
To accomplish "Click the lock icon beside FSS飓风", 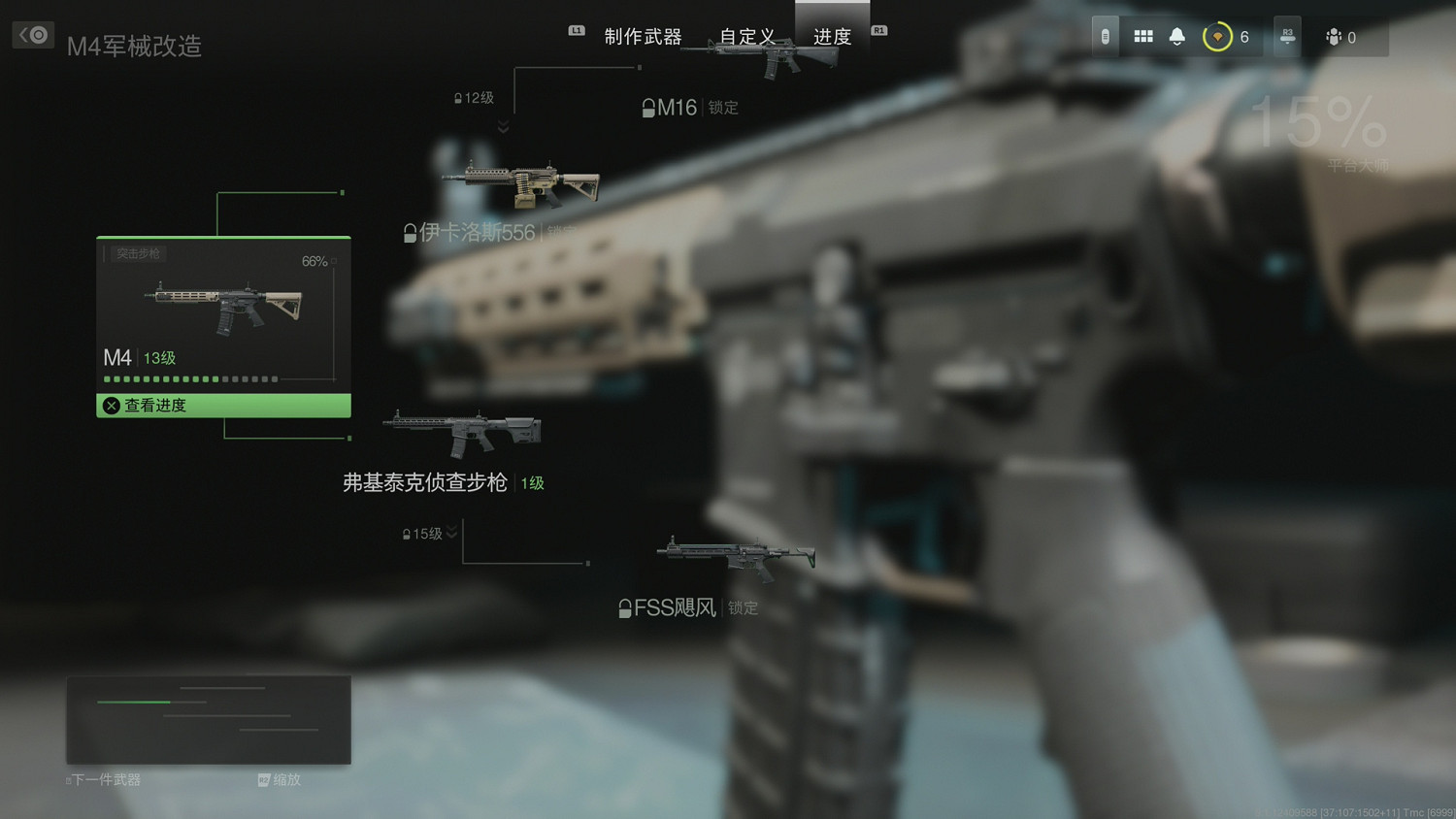I will [x=624, y=608].
